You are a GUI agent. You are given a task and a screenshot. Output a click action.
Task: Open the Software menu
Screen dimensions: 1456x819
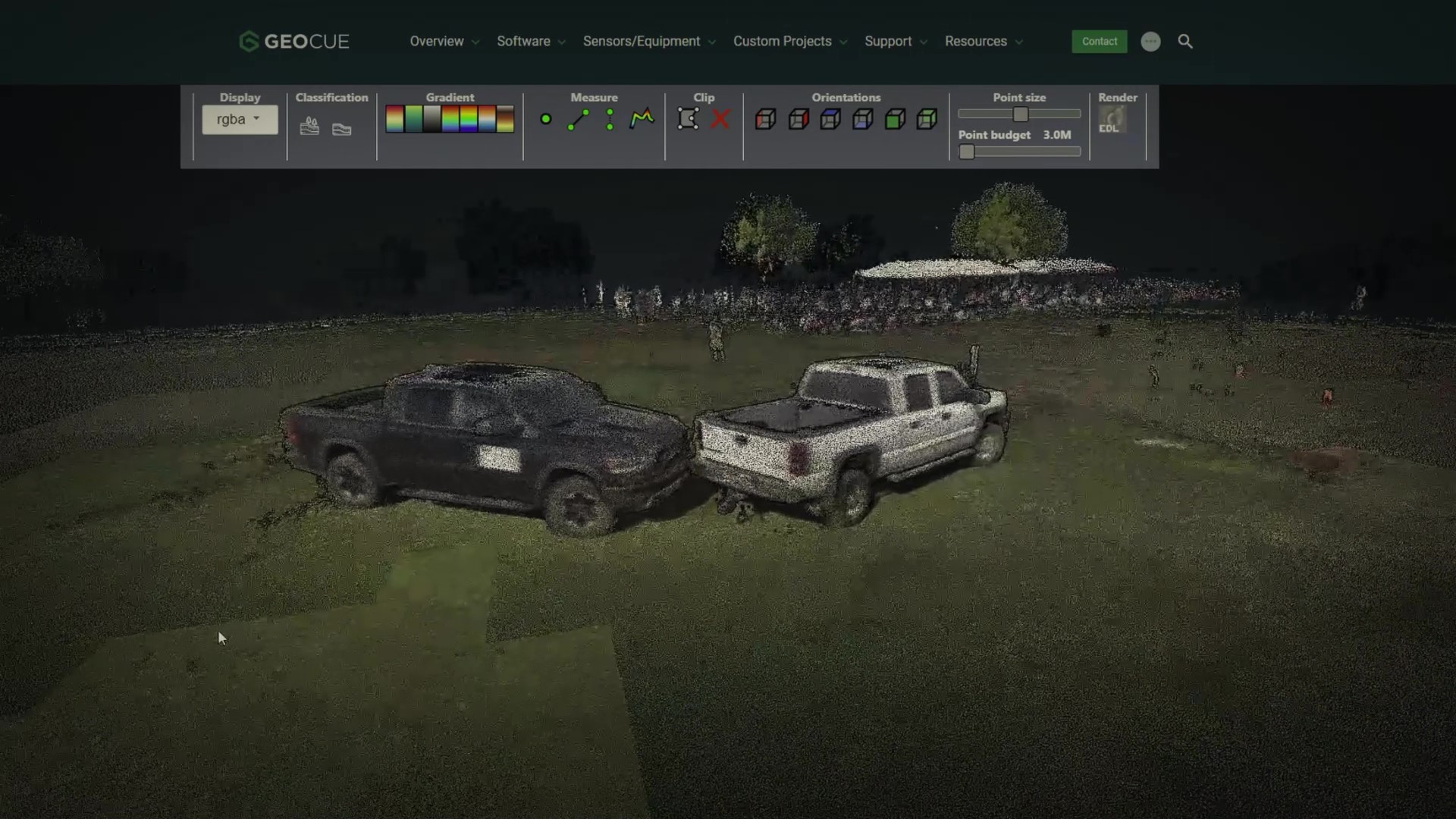[x=531, y=42]
